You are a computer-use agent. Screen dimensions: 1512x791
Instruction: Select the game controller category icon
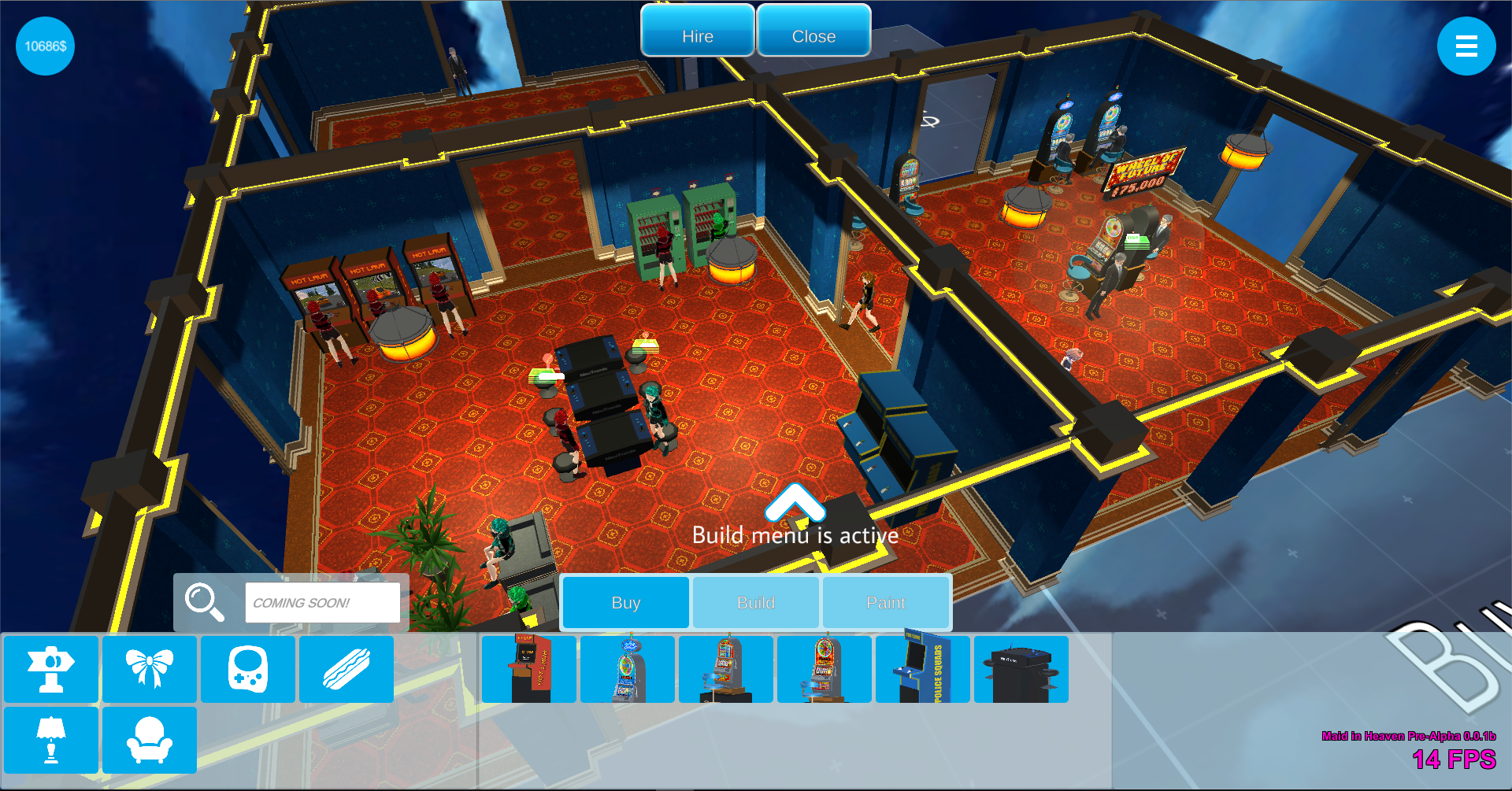[x=247, y=669]
